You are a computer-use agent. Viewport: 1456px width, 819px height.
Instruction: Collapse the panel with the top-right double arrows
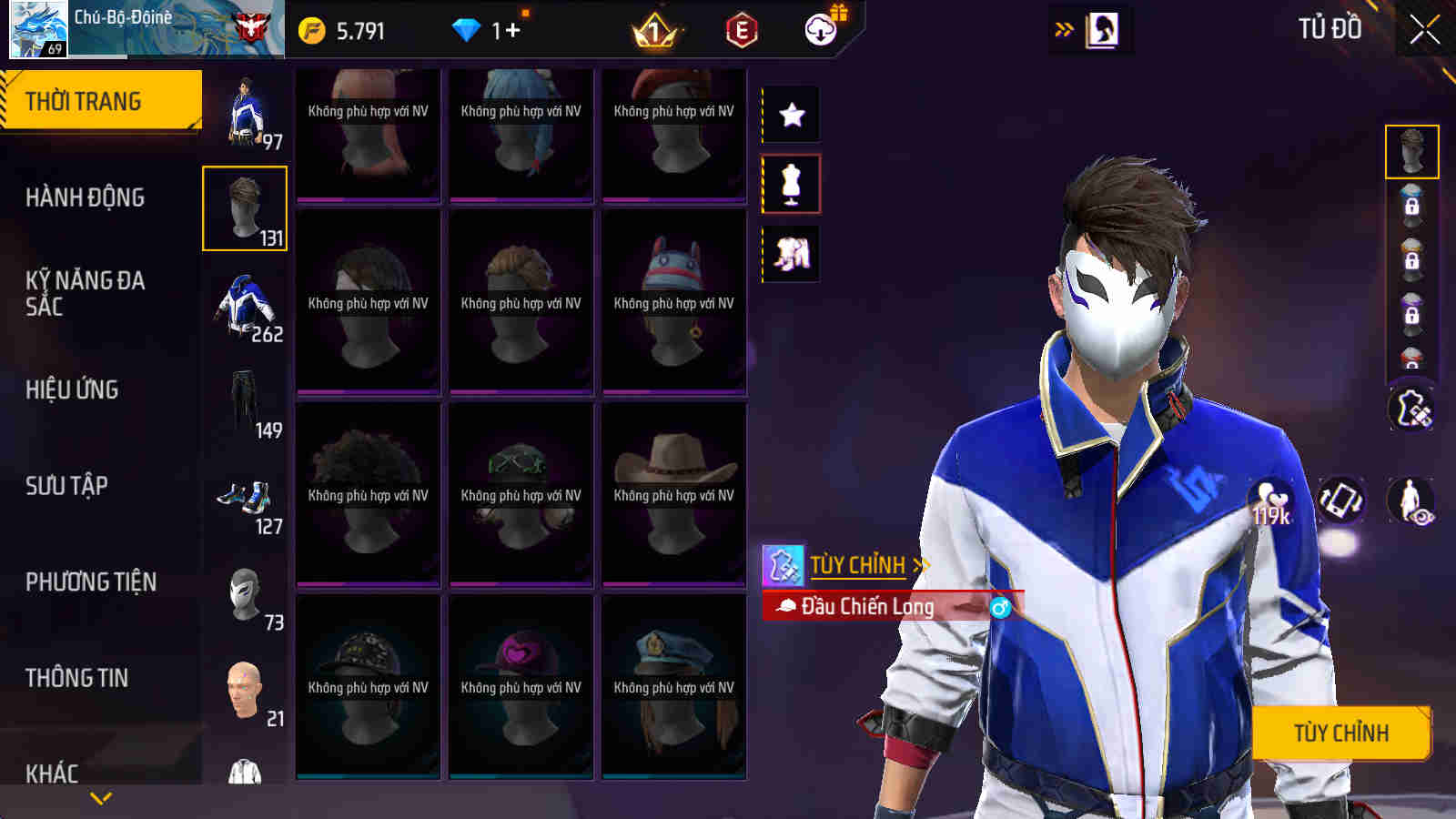[1062, 28]
